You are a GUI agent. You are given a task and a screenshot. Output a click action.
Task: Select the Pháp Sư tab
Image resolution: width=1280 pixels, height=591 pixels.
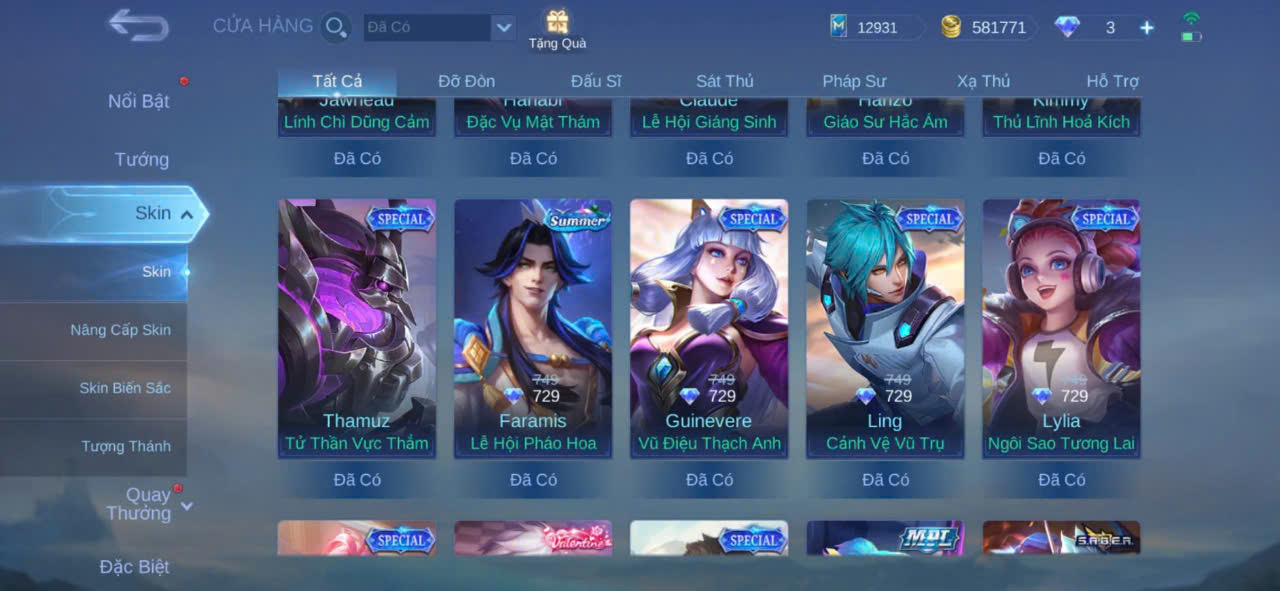tap(854, 81)
